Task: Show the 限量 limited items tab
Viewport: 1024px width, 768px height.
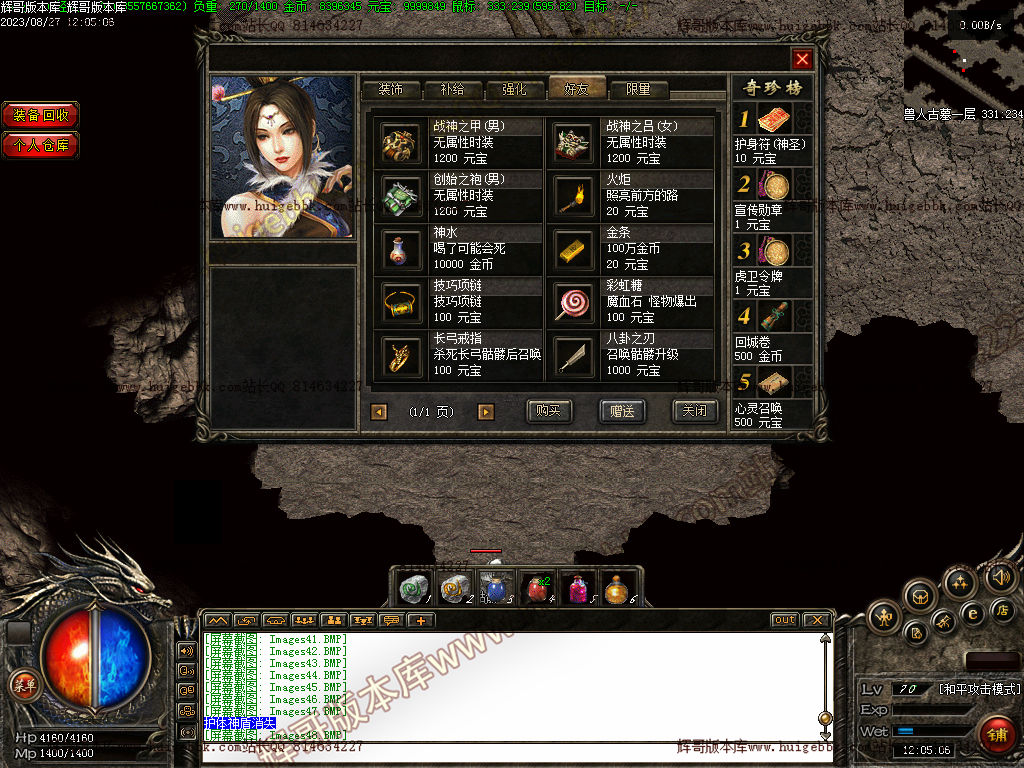Action: (x=639, y=89)
